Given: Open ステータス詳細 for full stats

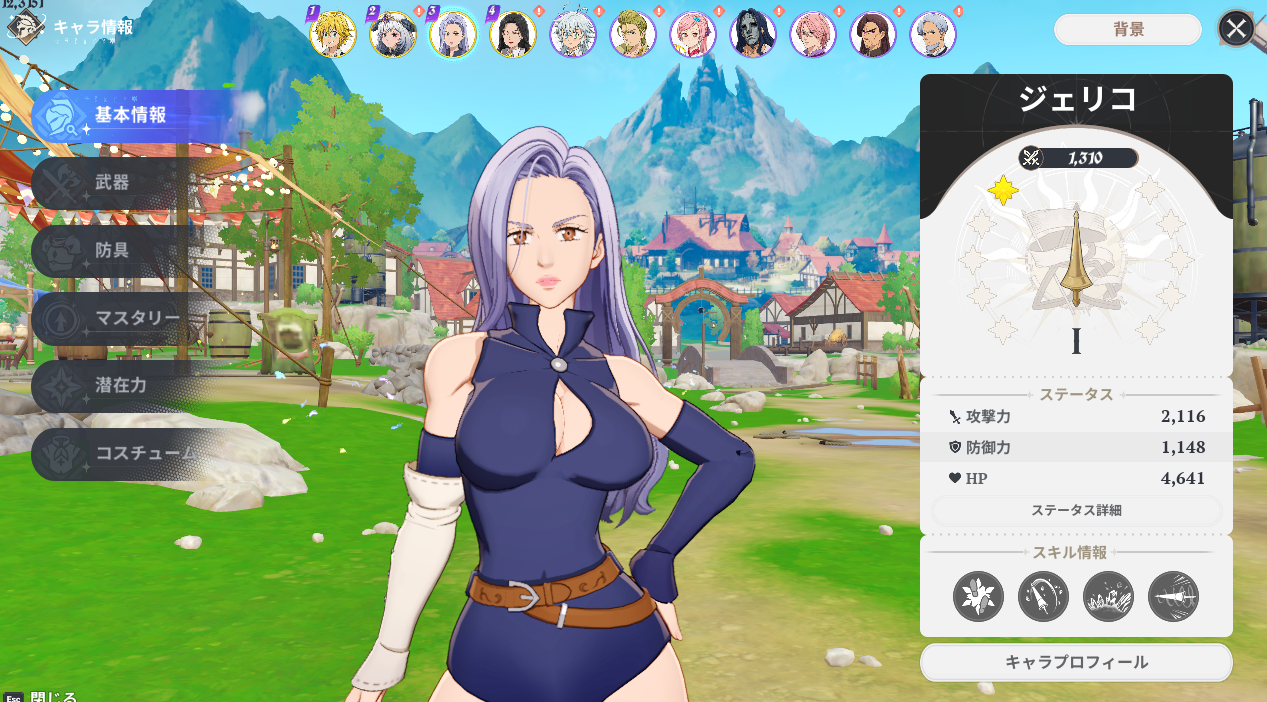Looking at the screenshot, I should (1076, 510).
